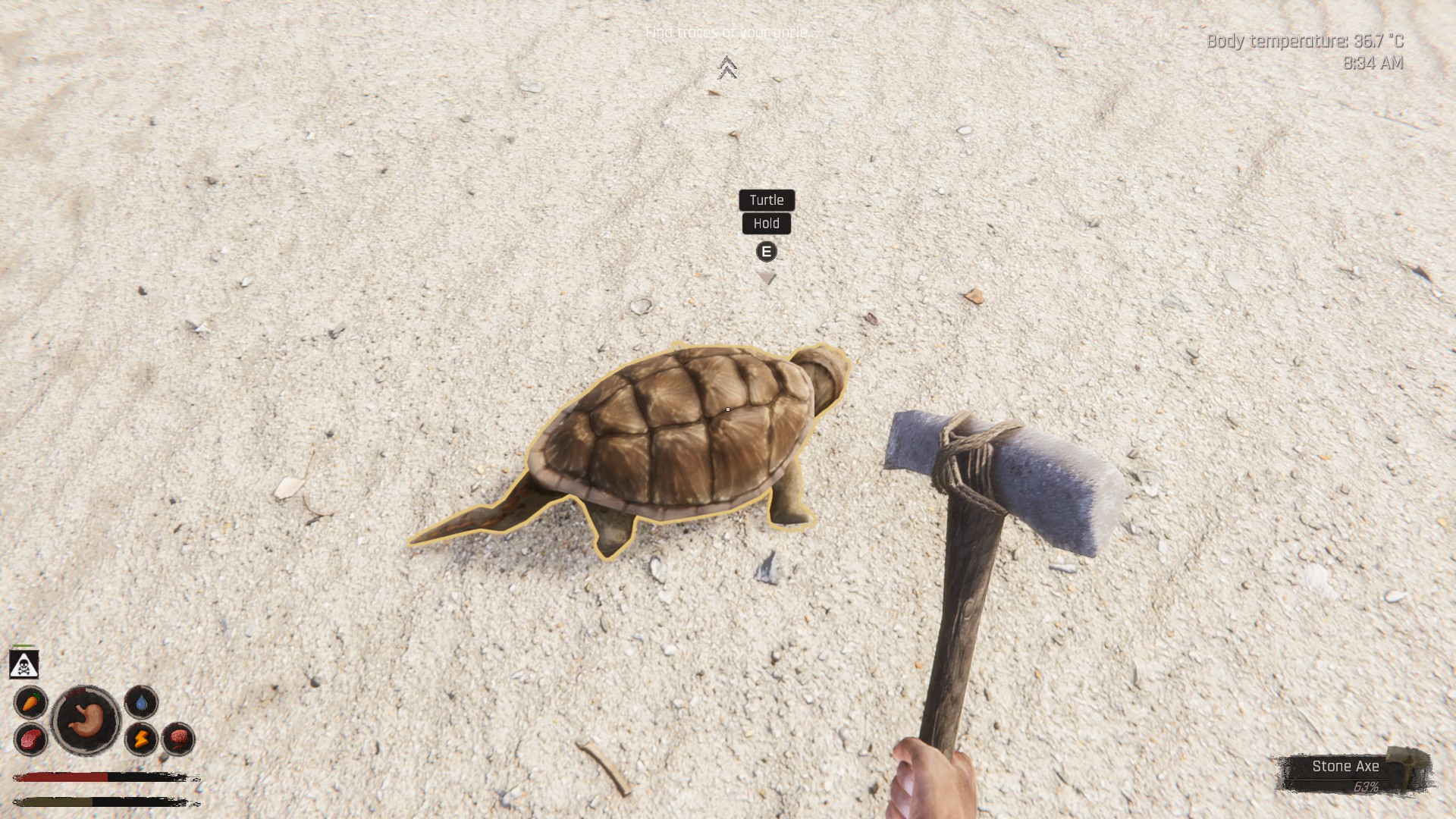Click the poison skull warning icon
Screen dimensions: 1456x819
tap(24, 664)
